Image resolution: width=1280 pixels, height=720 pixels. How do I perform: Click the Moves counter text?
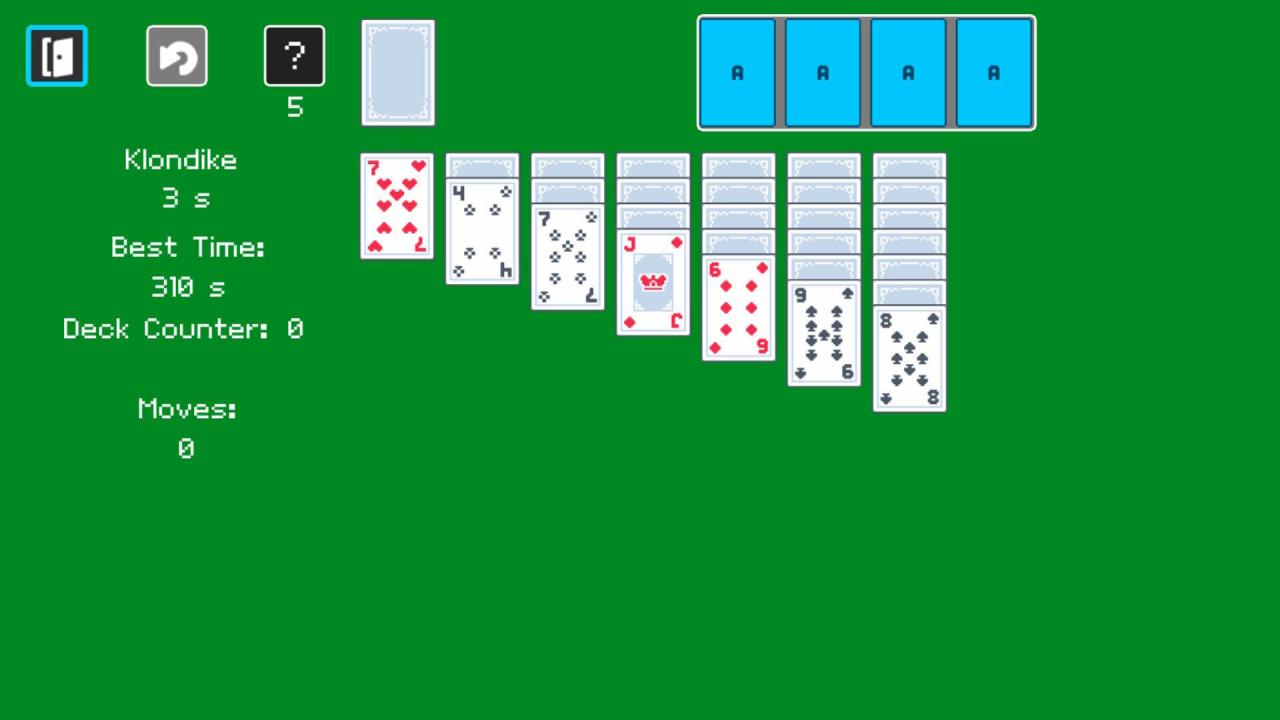(185, 408)
